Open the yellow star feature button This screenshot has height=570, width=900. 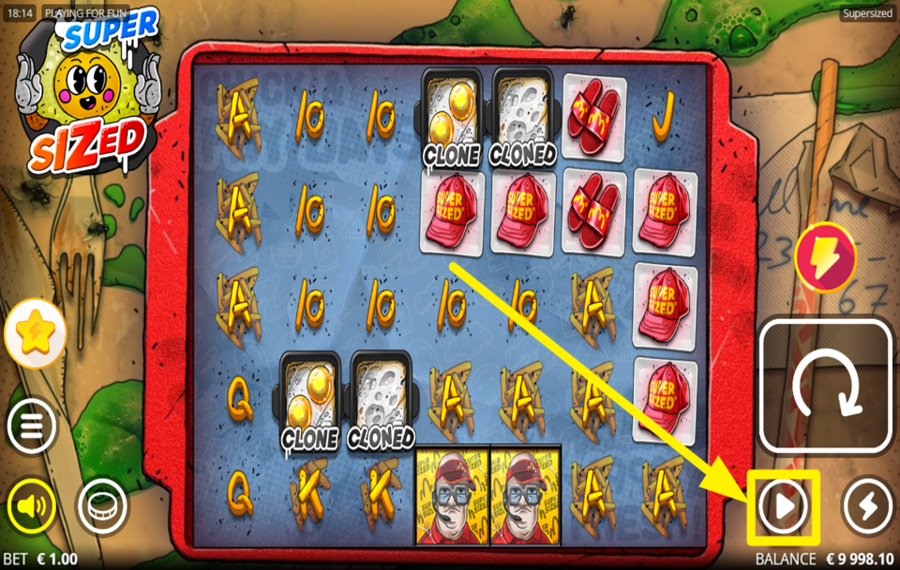[36, 333]
